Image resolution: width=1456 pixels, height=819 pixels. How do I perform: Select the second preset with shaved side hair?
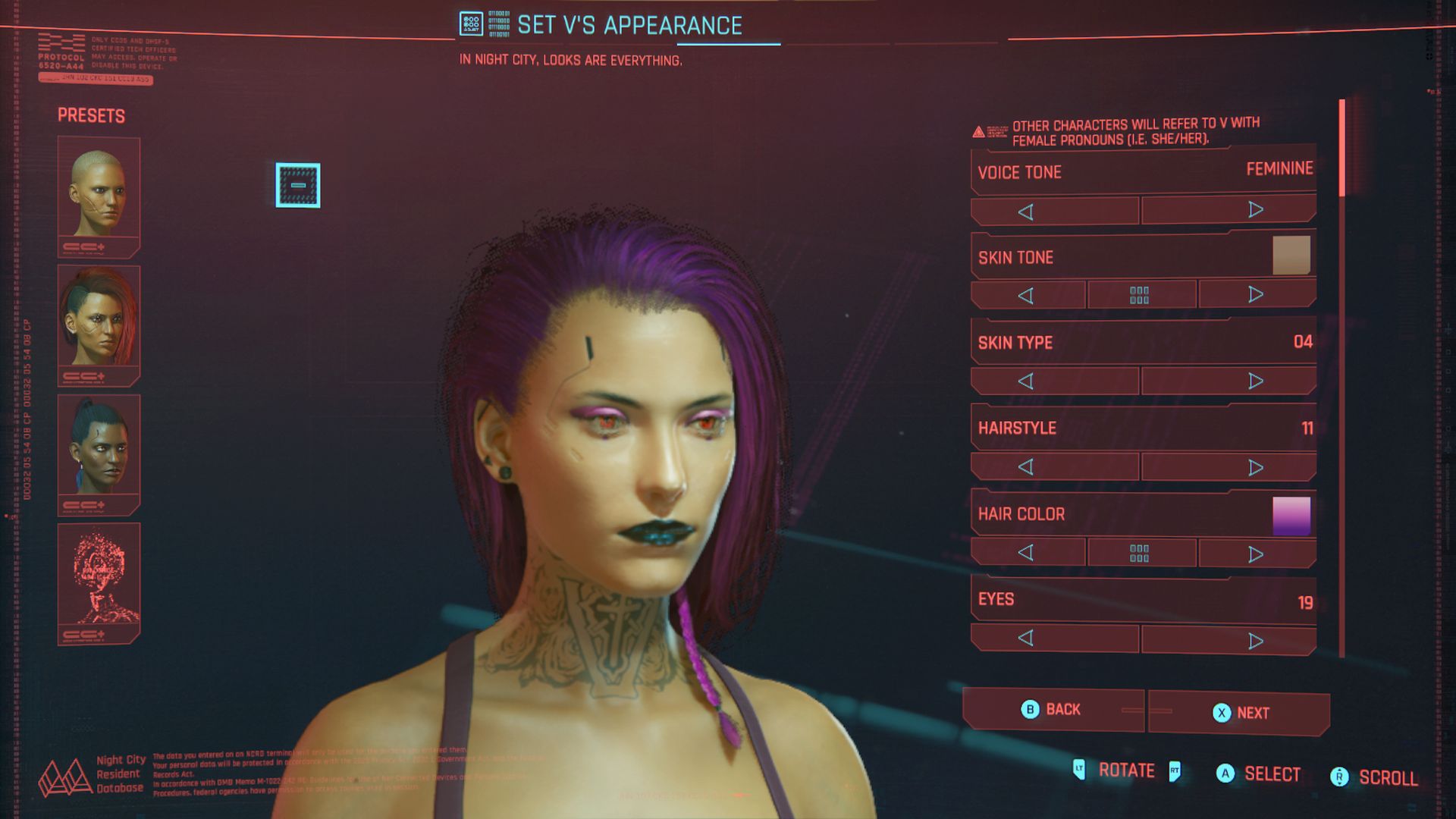pos(99,321)
